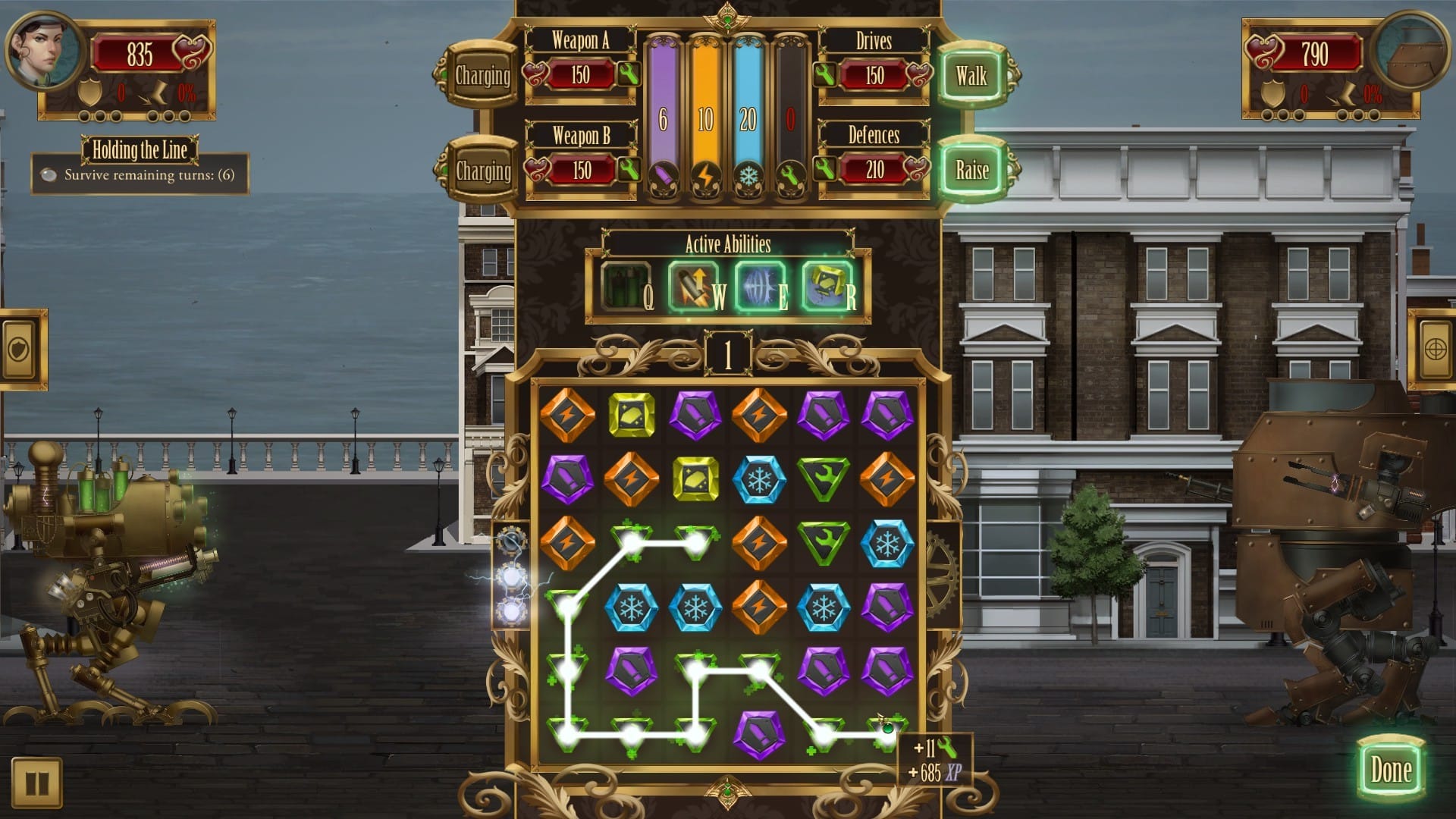Click the Weapon B Charging button

[482, 171]
